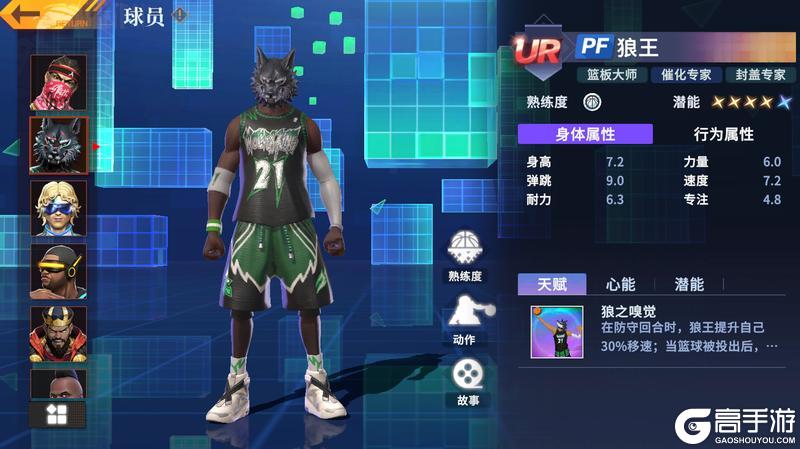Open the 动作 actions button
This screenshot has height=449, width=800.
(465, 315)
